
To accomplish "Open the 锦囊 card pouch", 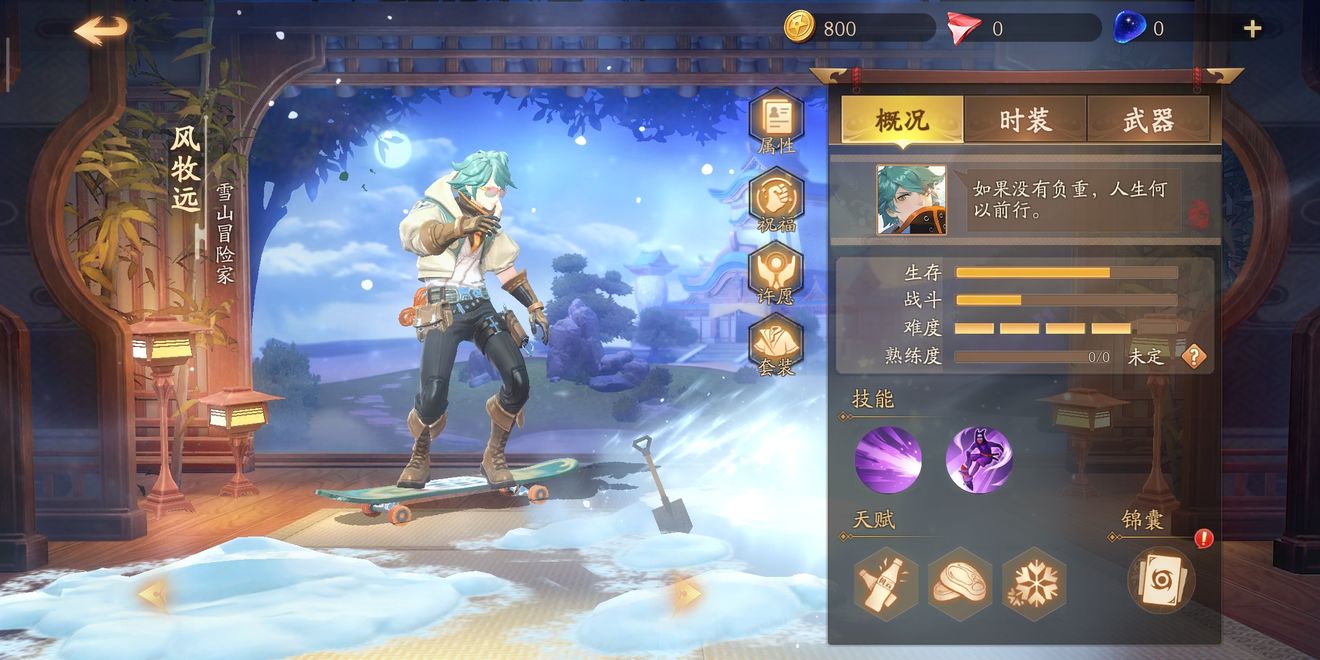I will [1162, 580].
